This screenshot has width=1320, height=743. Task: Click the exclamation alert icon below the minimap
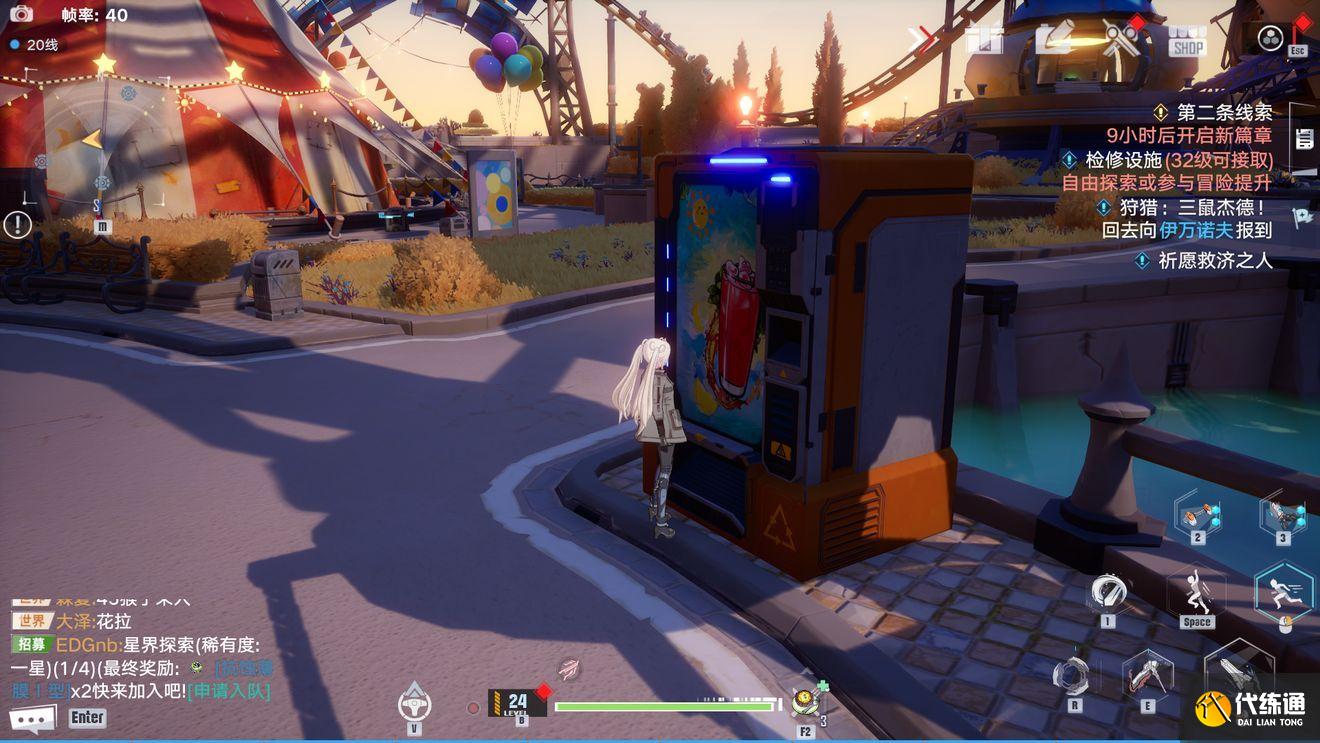[x=17, y=225]
